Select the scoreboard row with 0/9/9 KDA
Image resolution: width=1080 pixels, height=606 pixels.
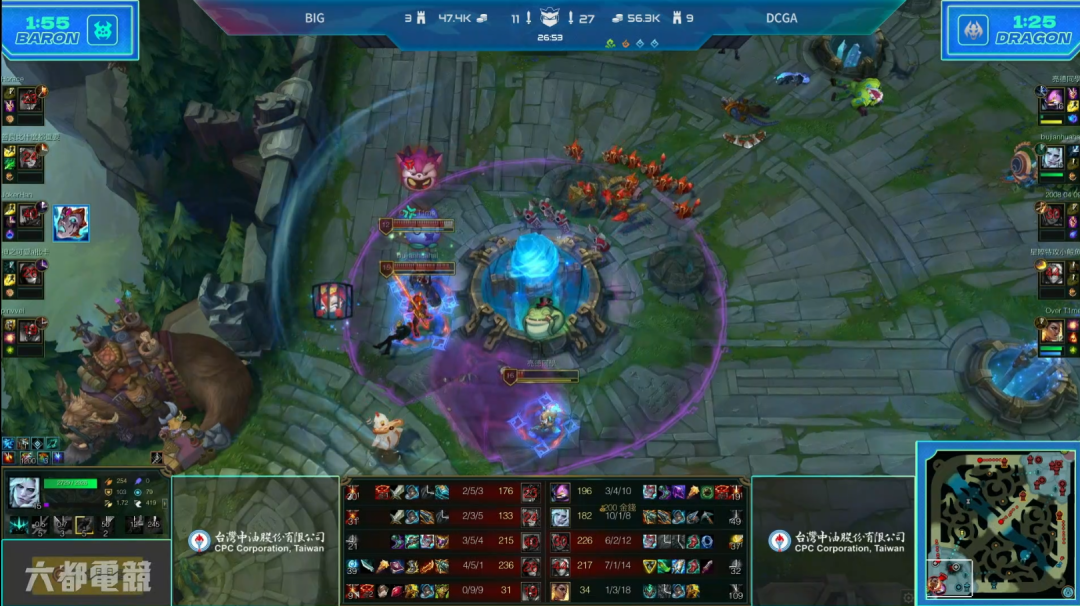442,591
